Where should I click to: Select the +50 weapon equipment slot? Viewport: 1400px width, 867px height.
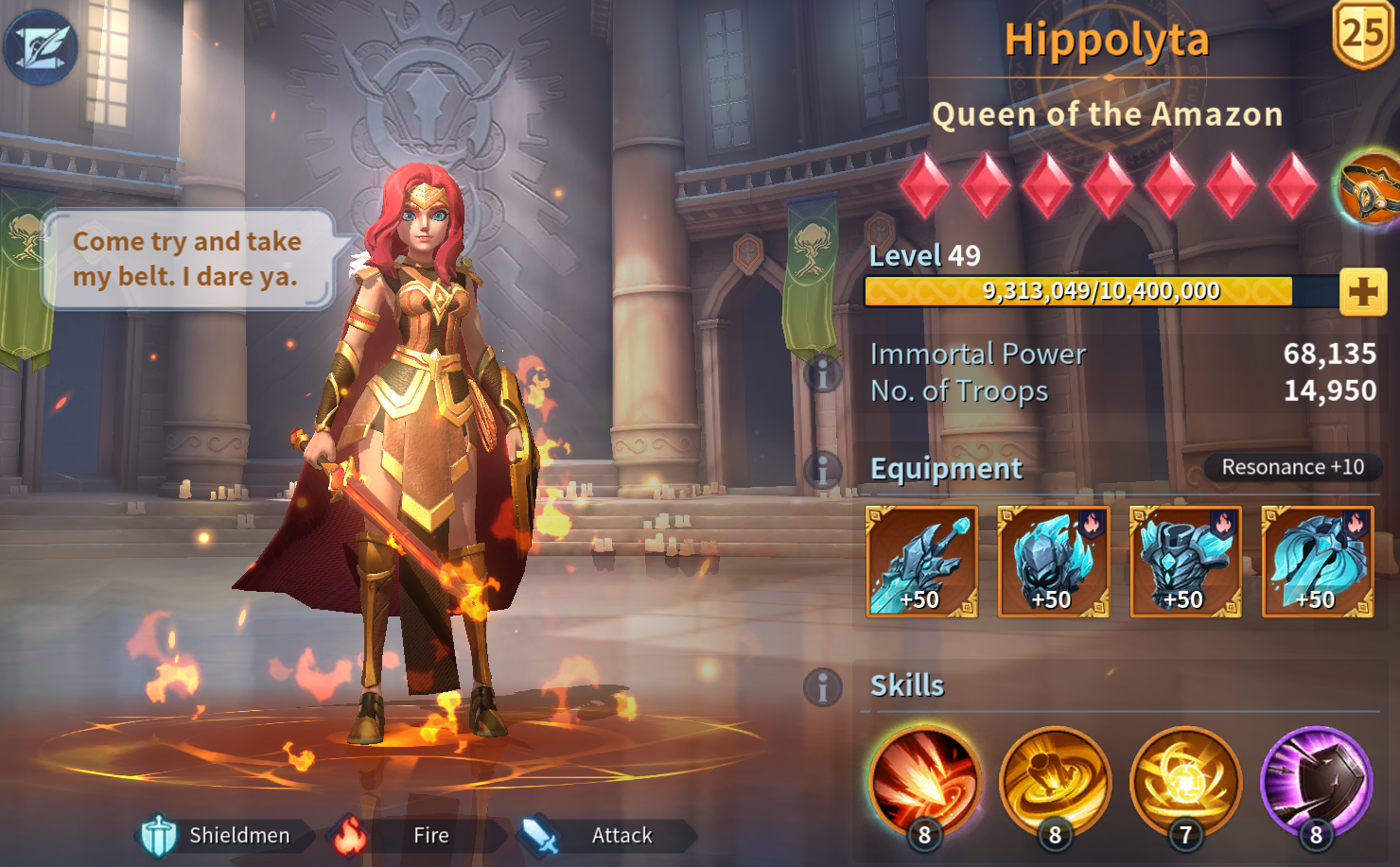(921, 562)
